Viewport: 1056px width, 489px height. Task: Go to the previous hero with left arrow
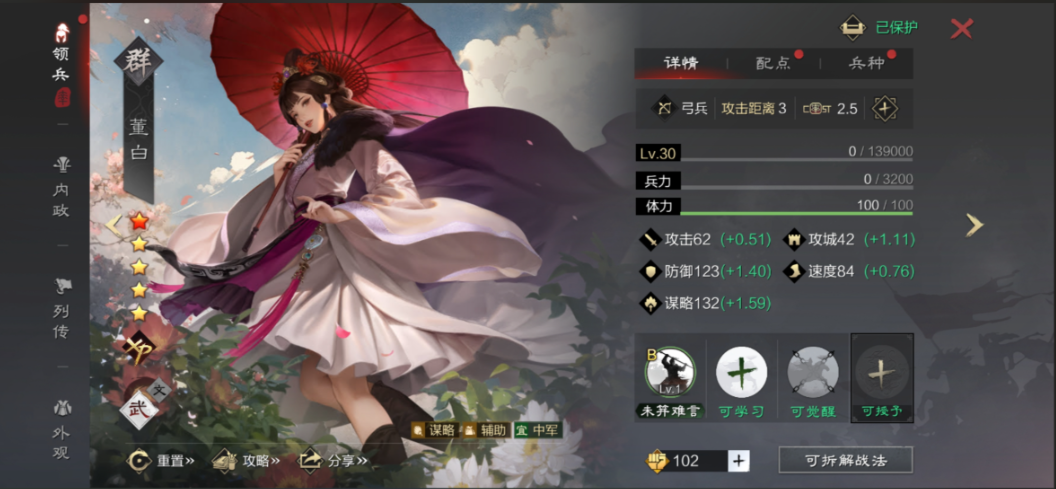click(112, 225)
